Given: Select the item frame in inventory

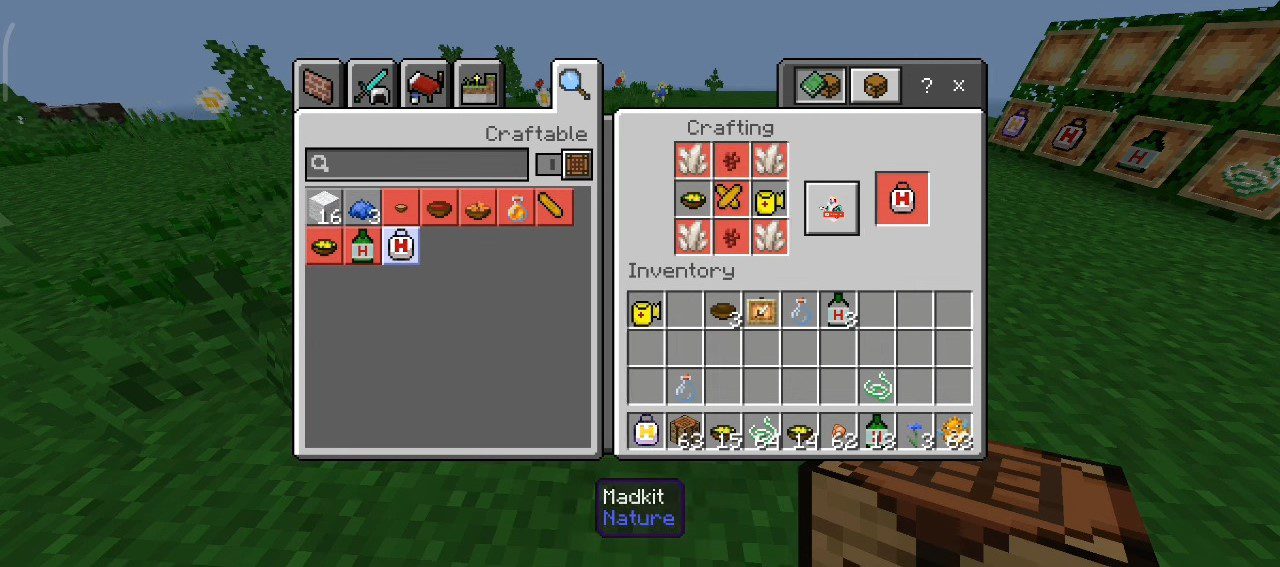Looking at the screenshot, I should point(761,311).
